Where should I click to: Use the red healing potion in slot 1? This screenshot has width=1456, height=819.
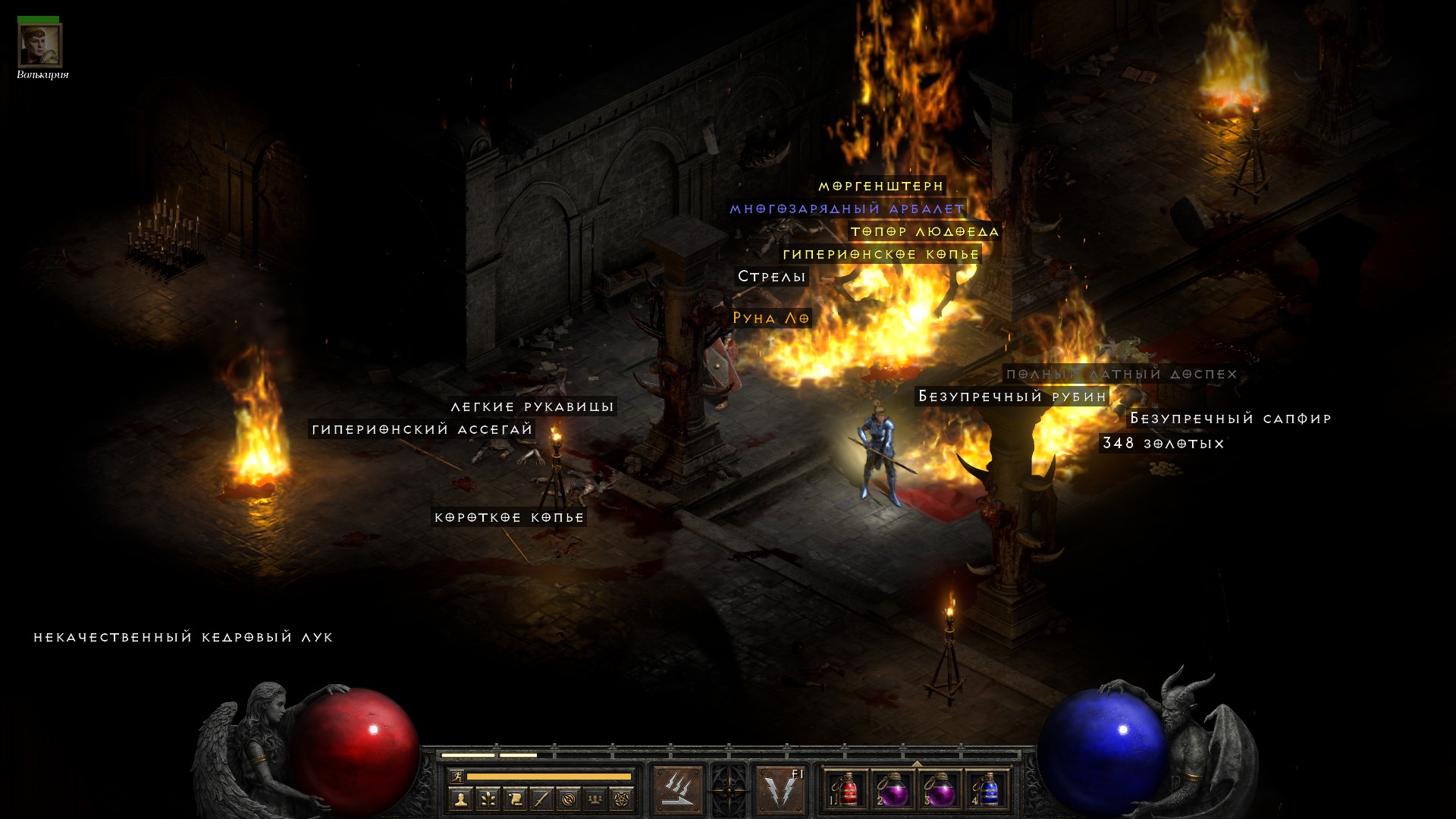[x=847, y=791]
